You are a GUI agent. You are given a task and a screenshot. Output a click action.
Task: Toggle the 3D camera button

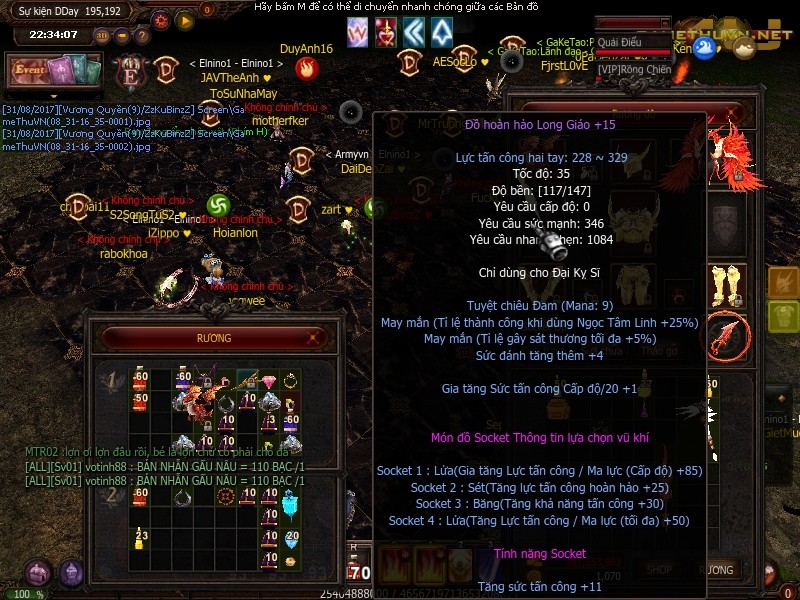(x=102, y=37)
